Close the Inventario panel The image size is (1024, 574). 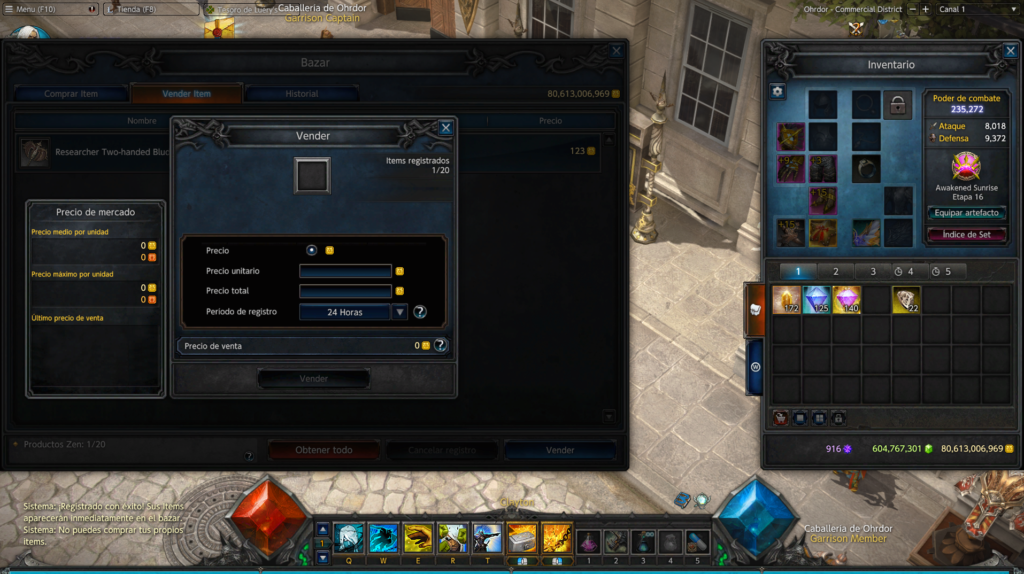[1008, 51]
